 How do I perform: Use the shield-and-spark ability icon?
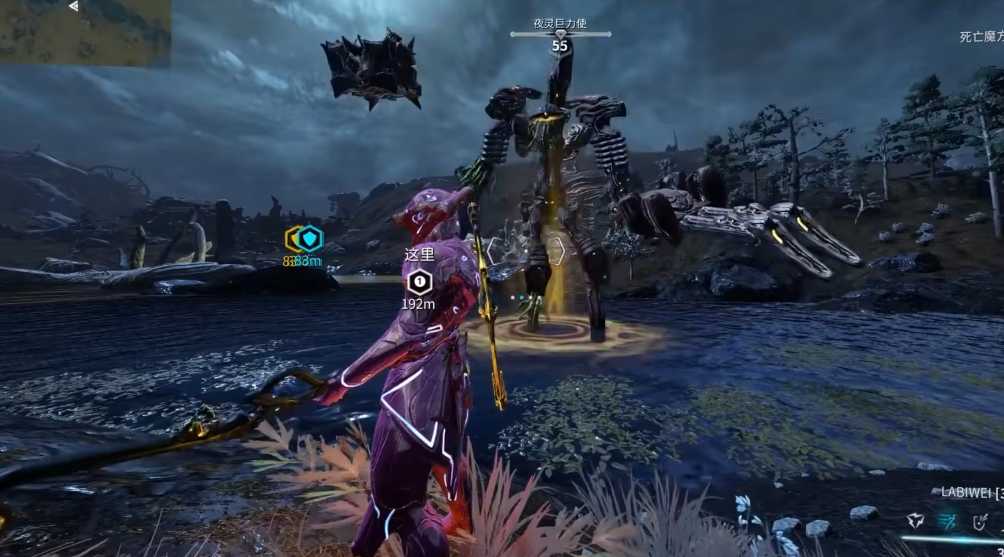click(981, 520)
